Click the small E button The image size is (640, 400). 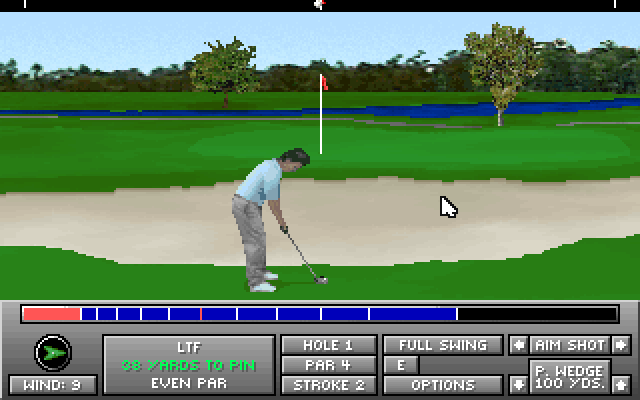(400, 365)
